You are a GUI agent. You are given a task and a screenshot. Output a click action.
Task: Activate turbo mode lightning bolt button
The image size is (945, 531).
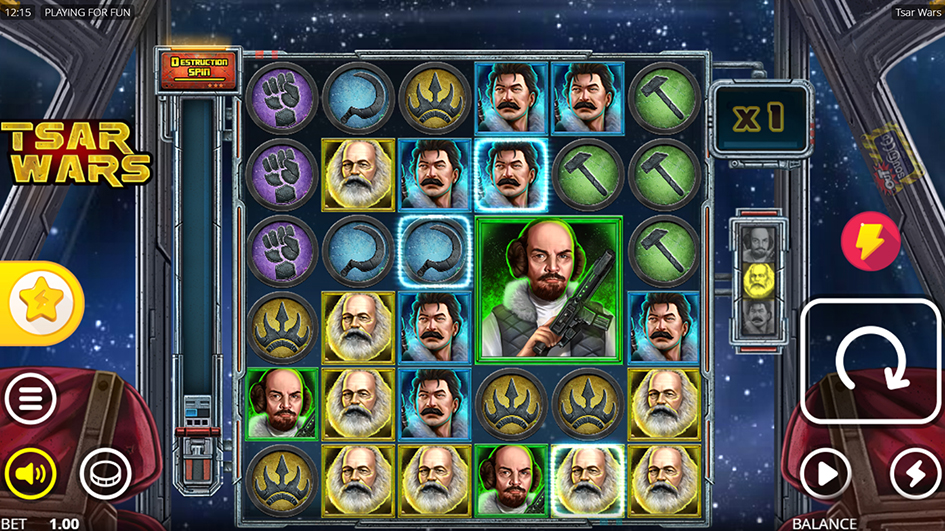coord(914,473)
